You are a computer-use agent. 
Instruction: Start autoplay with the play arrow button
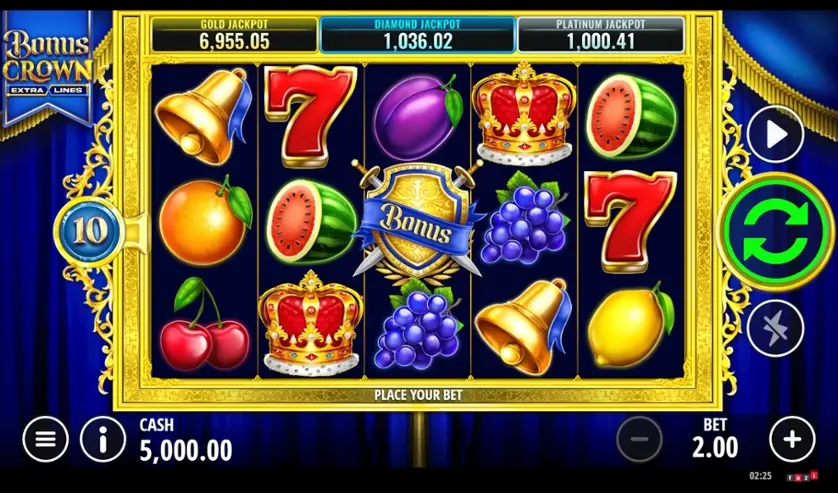(x=775, y=134)
